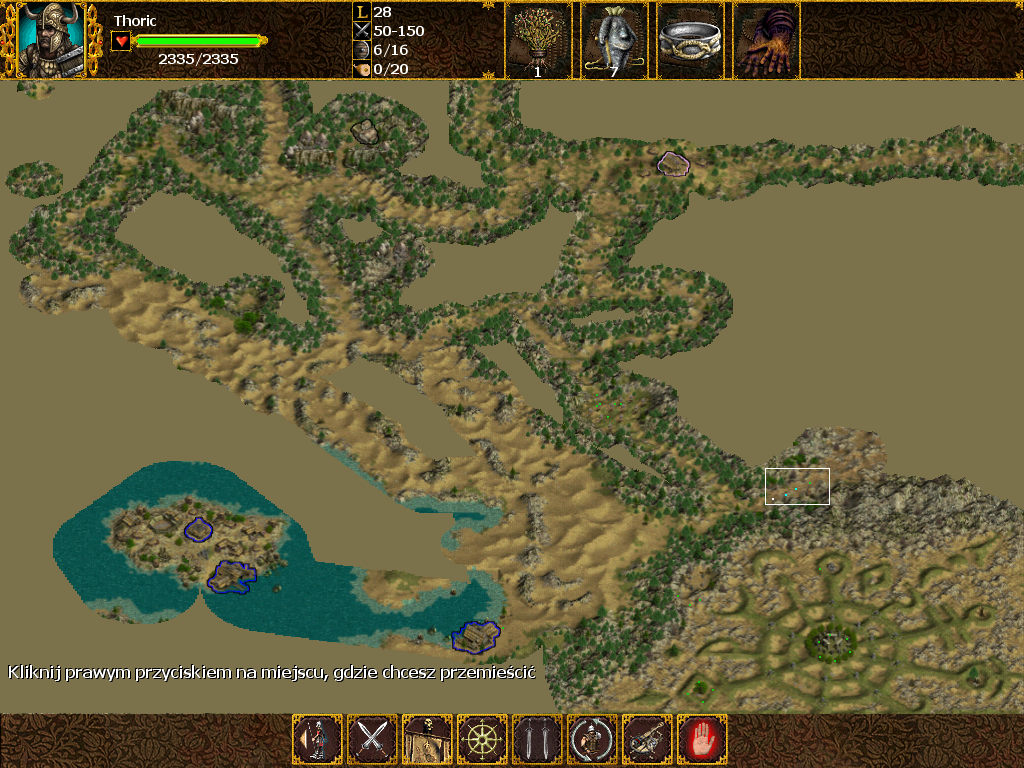Activate the crossed swords attack command

click(x=372, y=740)
